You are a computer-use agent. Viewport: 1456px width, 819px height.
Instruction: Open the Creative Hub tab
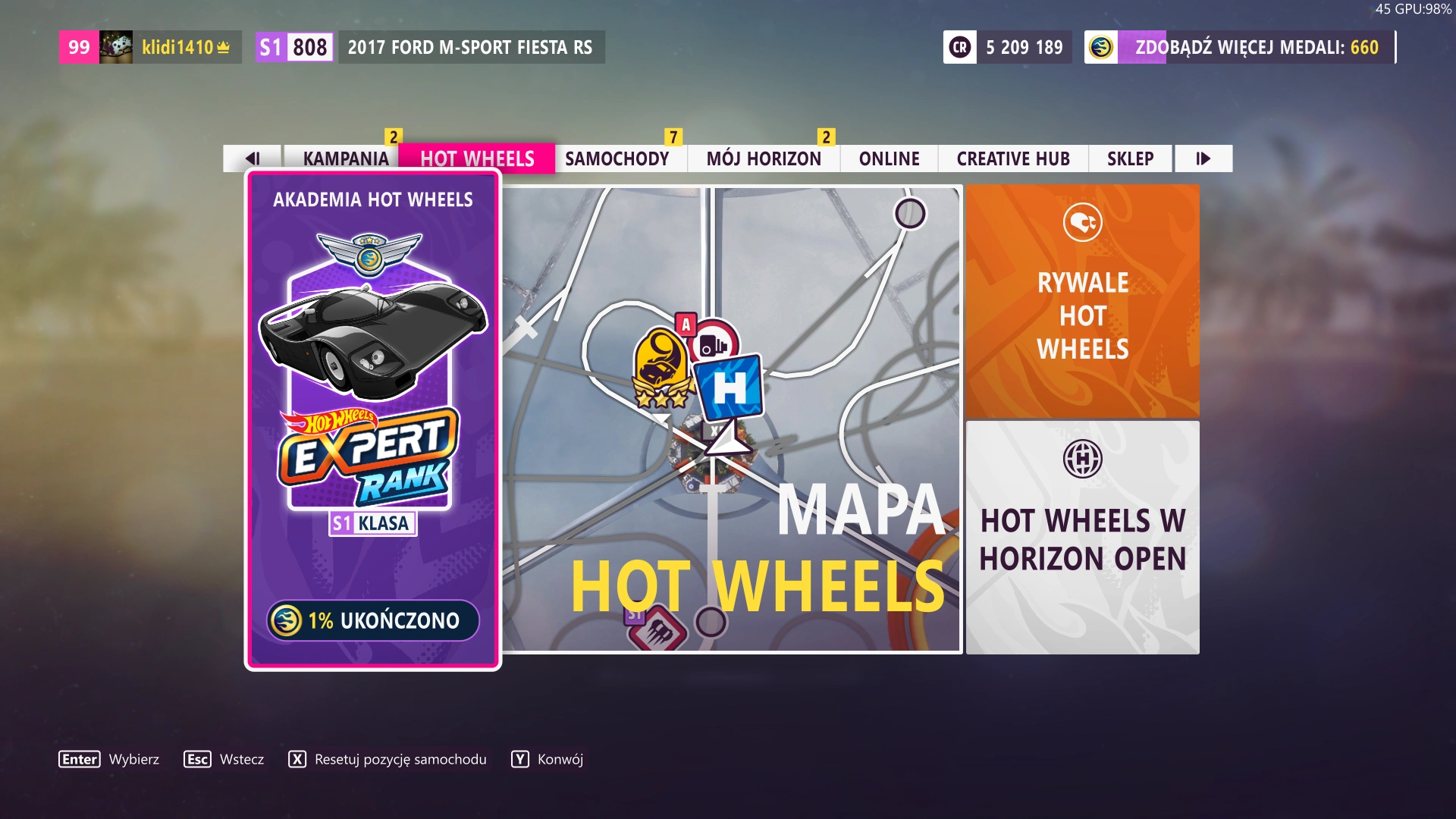coord(1013,158)
